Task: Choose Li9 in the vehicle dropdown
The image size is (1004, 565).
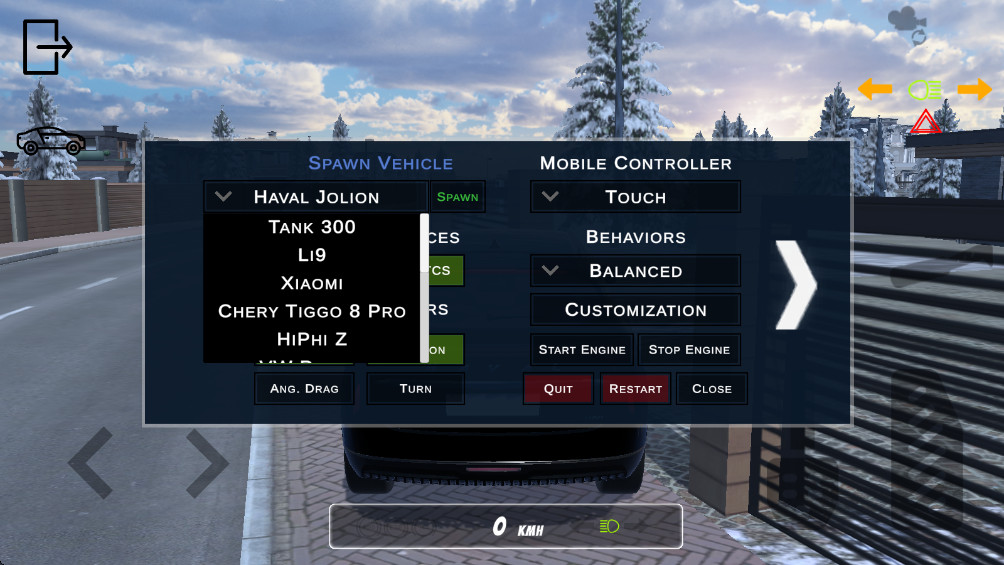Action: tap(312, 255)
